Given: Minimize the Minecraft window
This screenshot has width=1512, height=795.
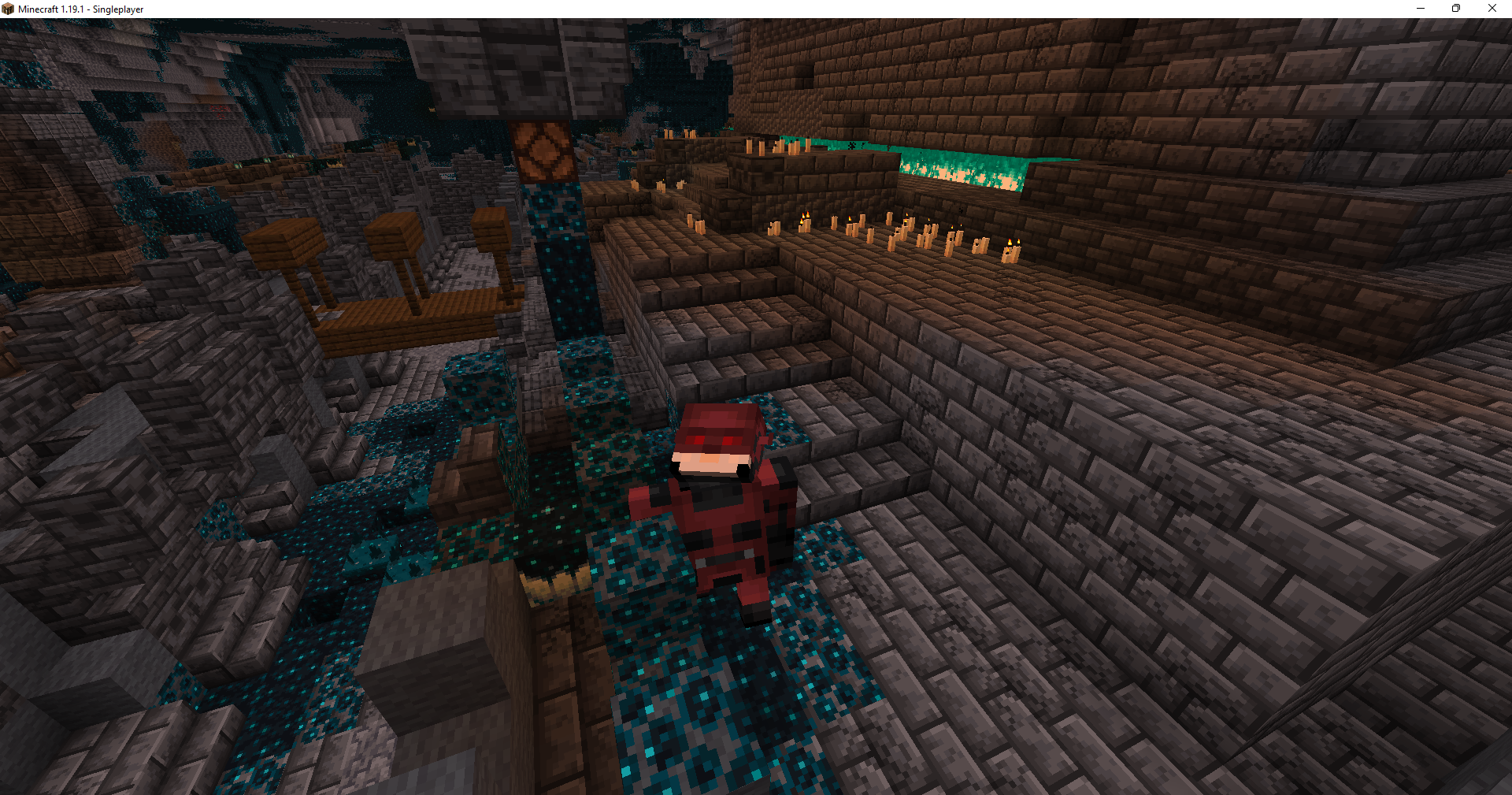Looking at the screenshot, I should point(1420,8).
